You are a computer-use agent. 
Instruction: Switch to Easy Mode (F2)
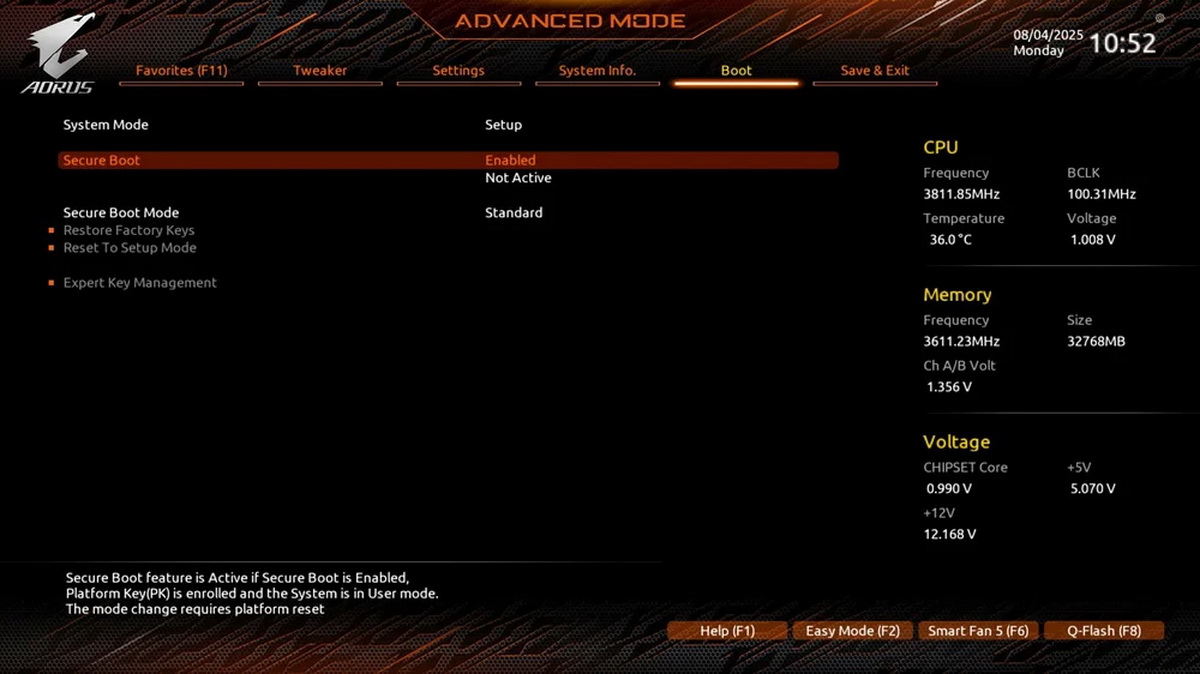[x=852, y=631]
